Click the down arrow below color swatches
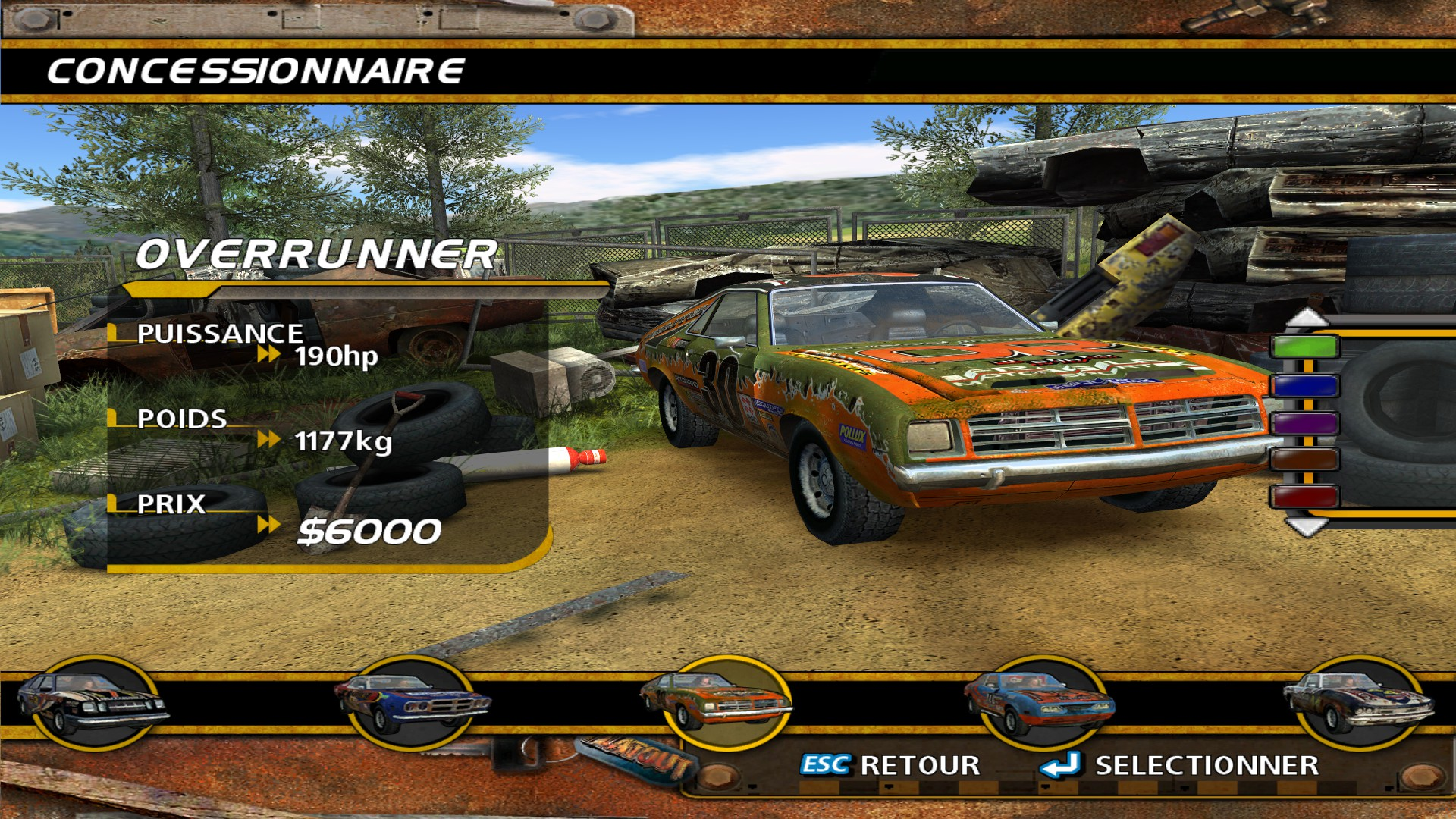The image size is (1456, 819). click(x=1306, y=526)
